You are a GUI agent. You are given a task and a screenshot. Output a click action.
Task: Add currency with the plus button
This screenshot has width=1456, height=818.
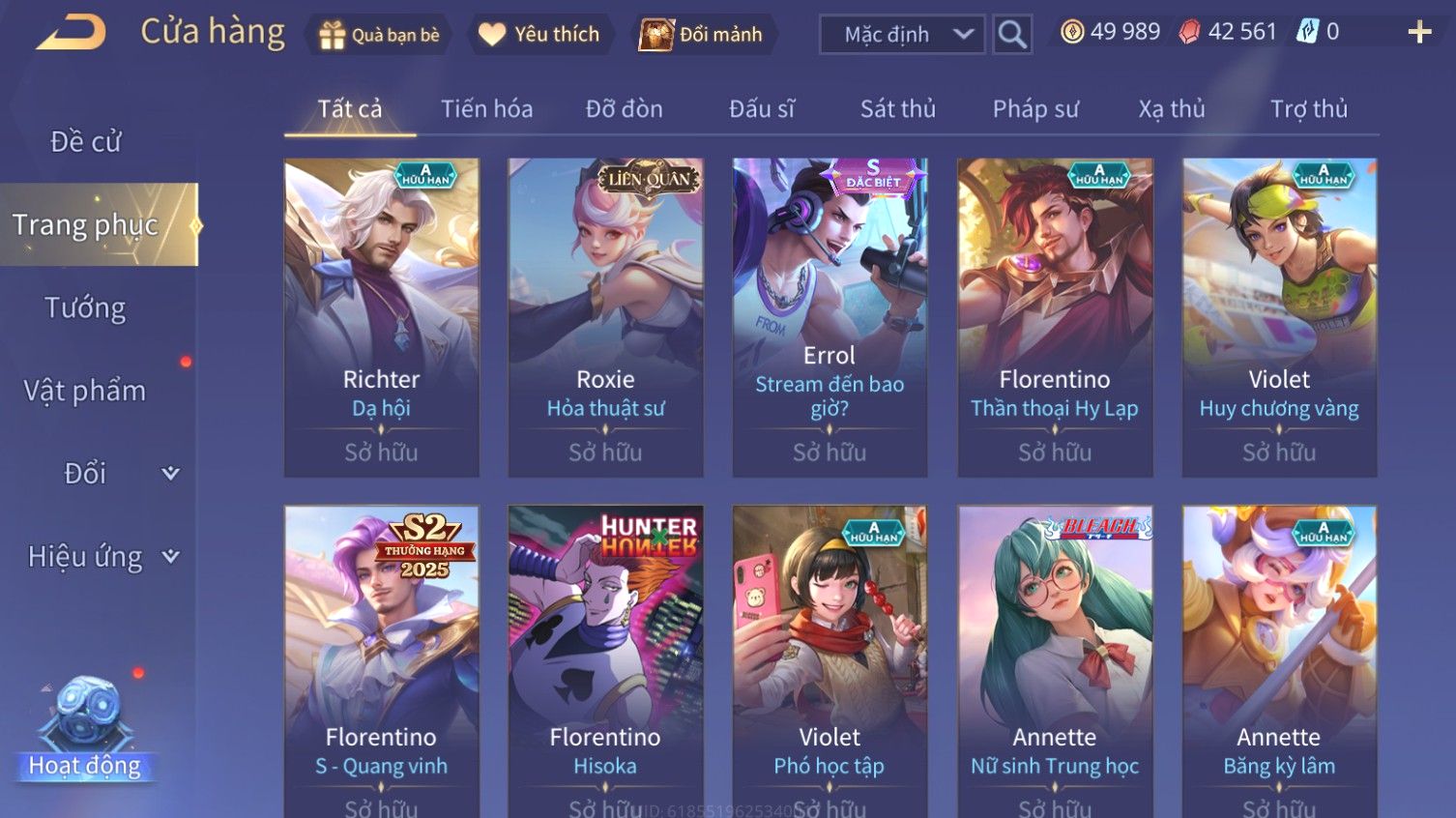click(x=1419, y=33)
